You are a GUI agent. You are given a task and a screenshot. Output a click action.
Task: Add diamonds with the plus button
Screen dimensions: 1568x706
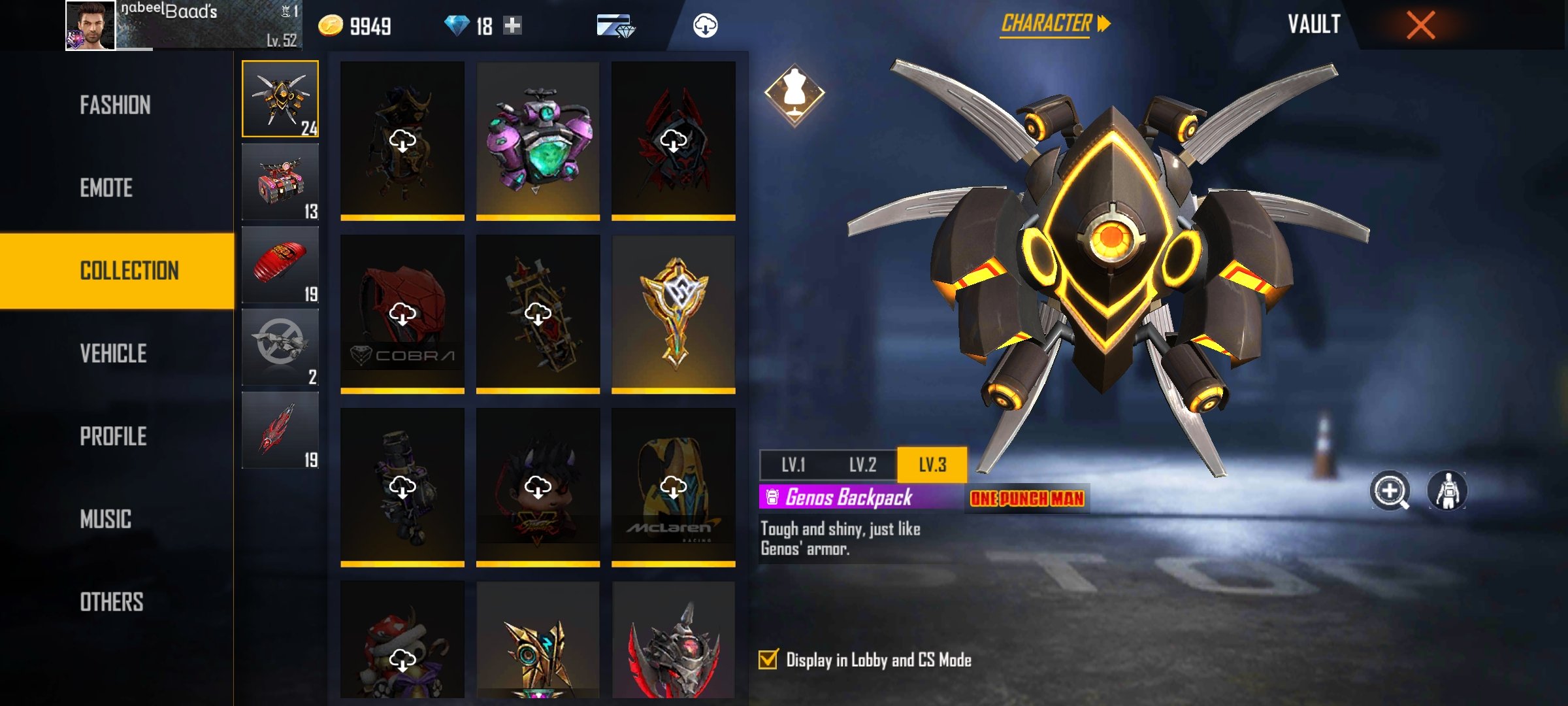click(x=513, y=25)
